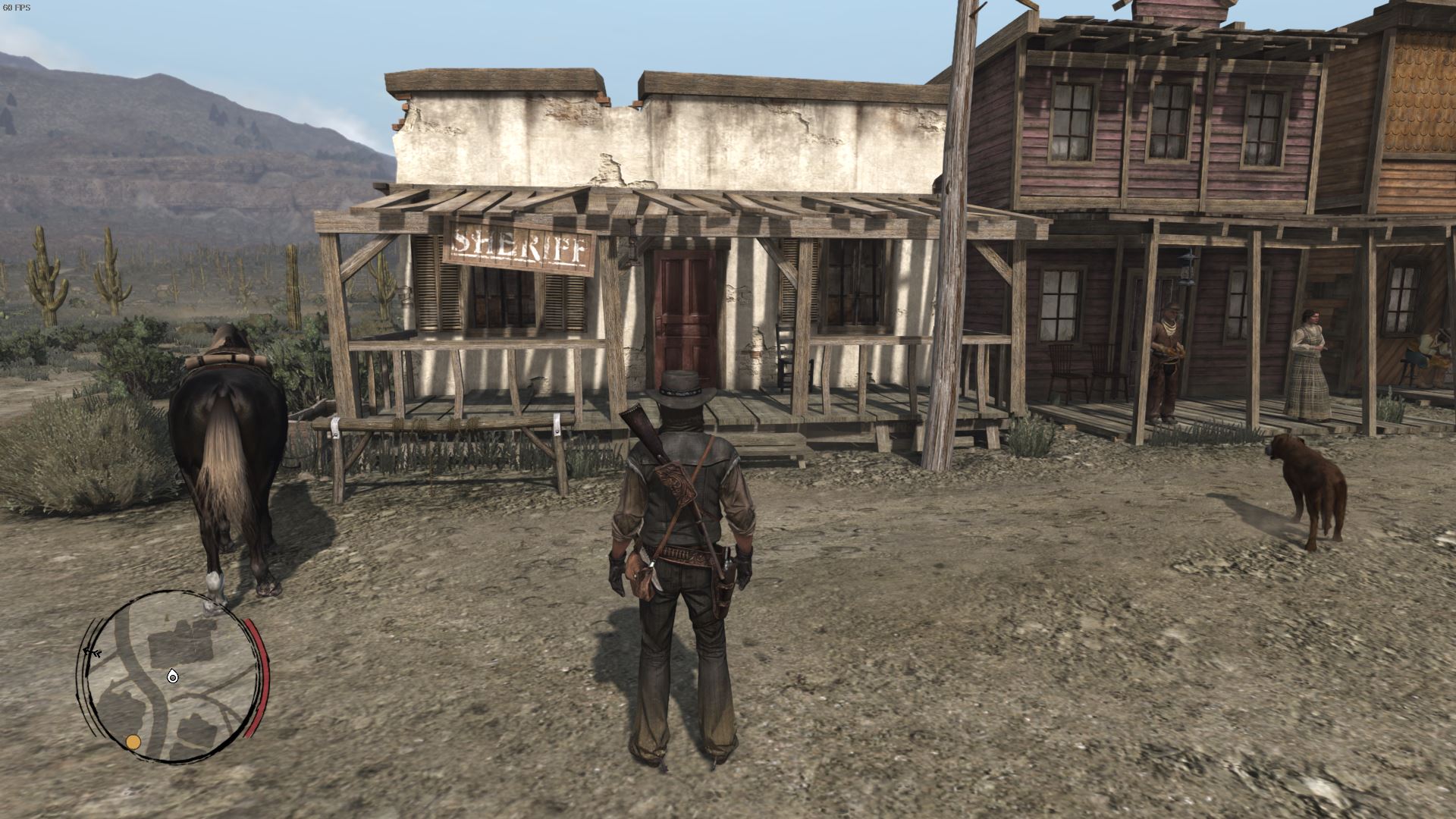Click the yellow objective marker on the minimap
Image resolution: width=1456 pixels, height=819 pixels.
click(x=133, y=742)
